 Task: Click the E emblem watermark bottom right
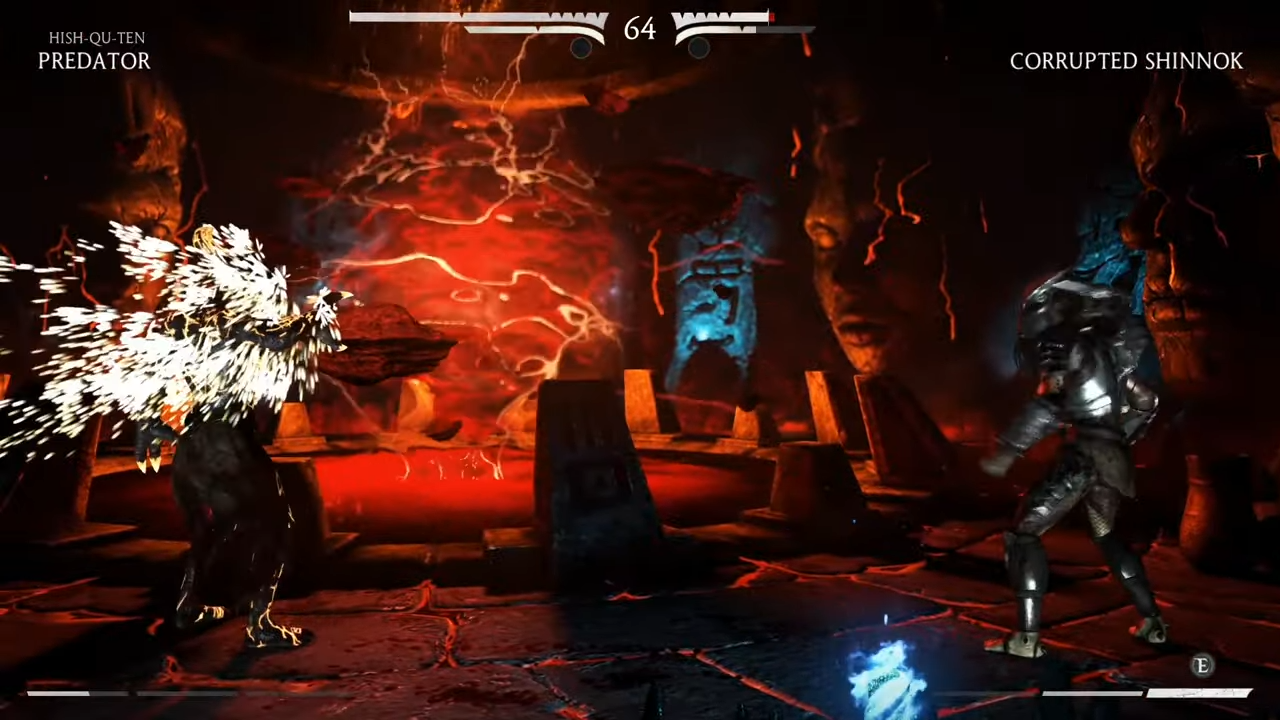tap(1203, 666)
